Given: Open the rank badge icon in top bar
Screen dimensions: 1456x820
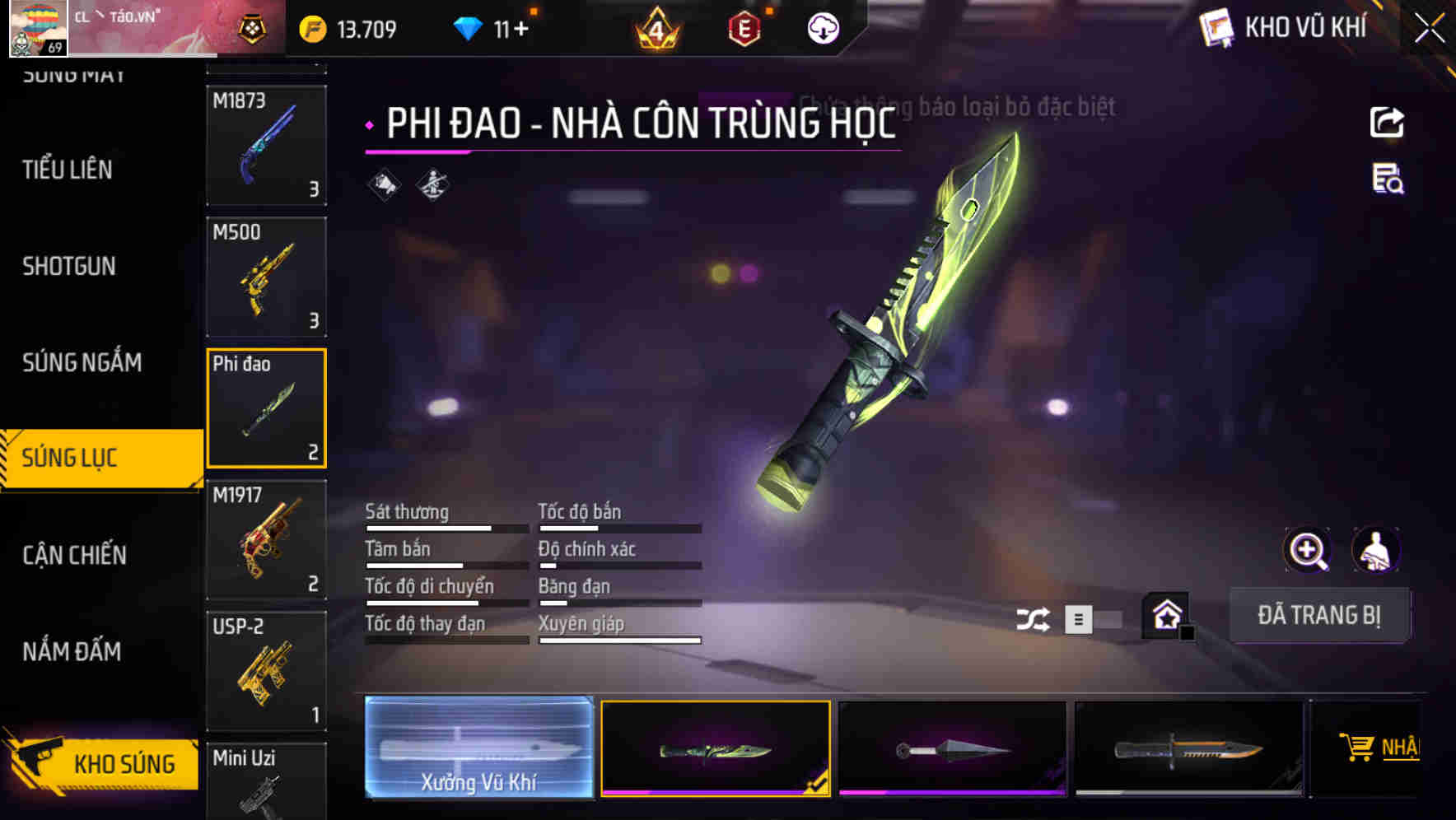Looking at the screenshot, I should pyautogui.click(x=655, y=29).
